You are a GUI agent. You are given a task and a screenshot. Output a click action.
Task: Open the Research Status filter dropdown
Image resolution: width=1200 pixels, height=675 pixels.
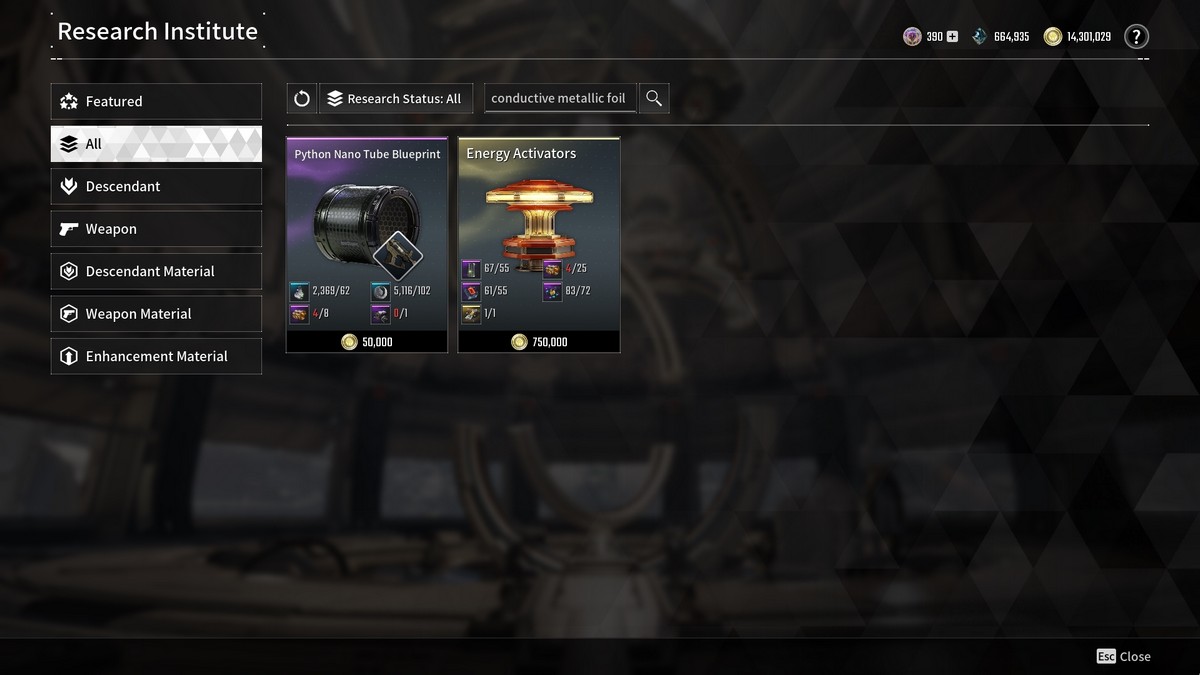pos(394,98)
